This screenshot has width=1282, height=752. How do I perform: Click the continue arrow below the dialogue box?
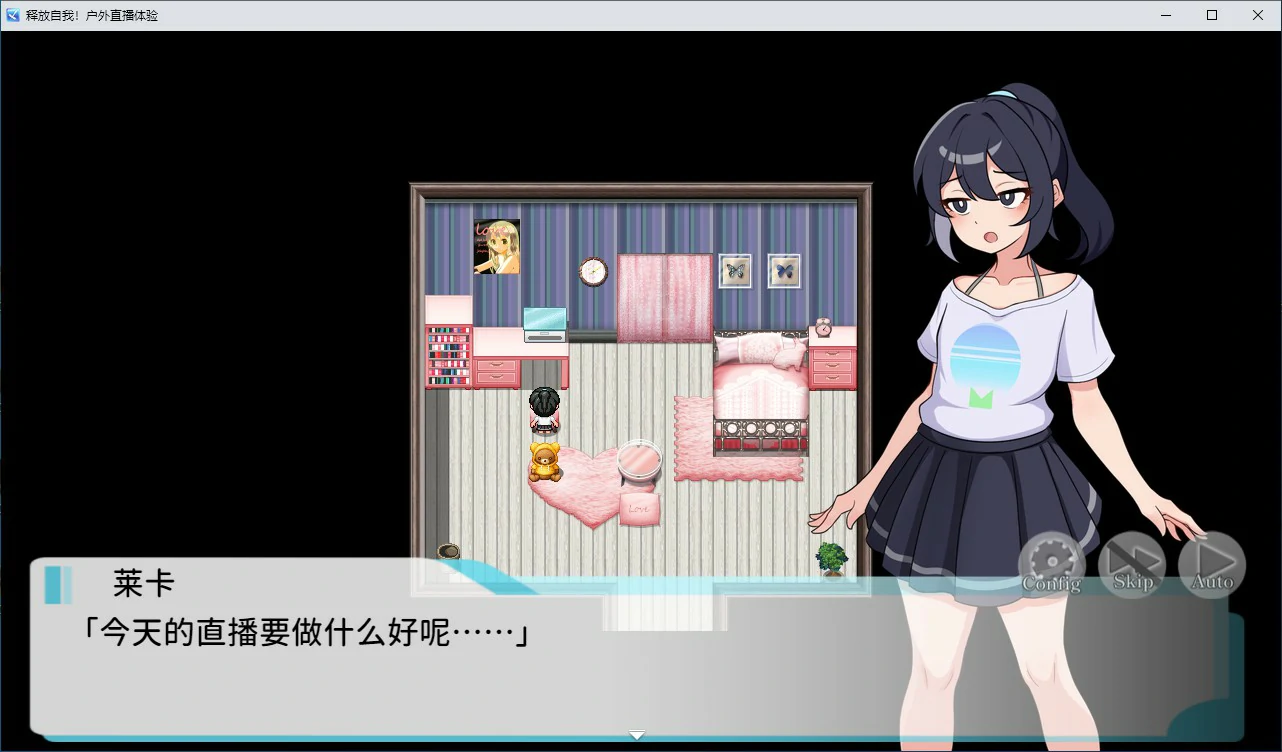pyautogui.click(x=637, y=734)
